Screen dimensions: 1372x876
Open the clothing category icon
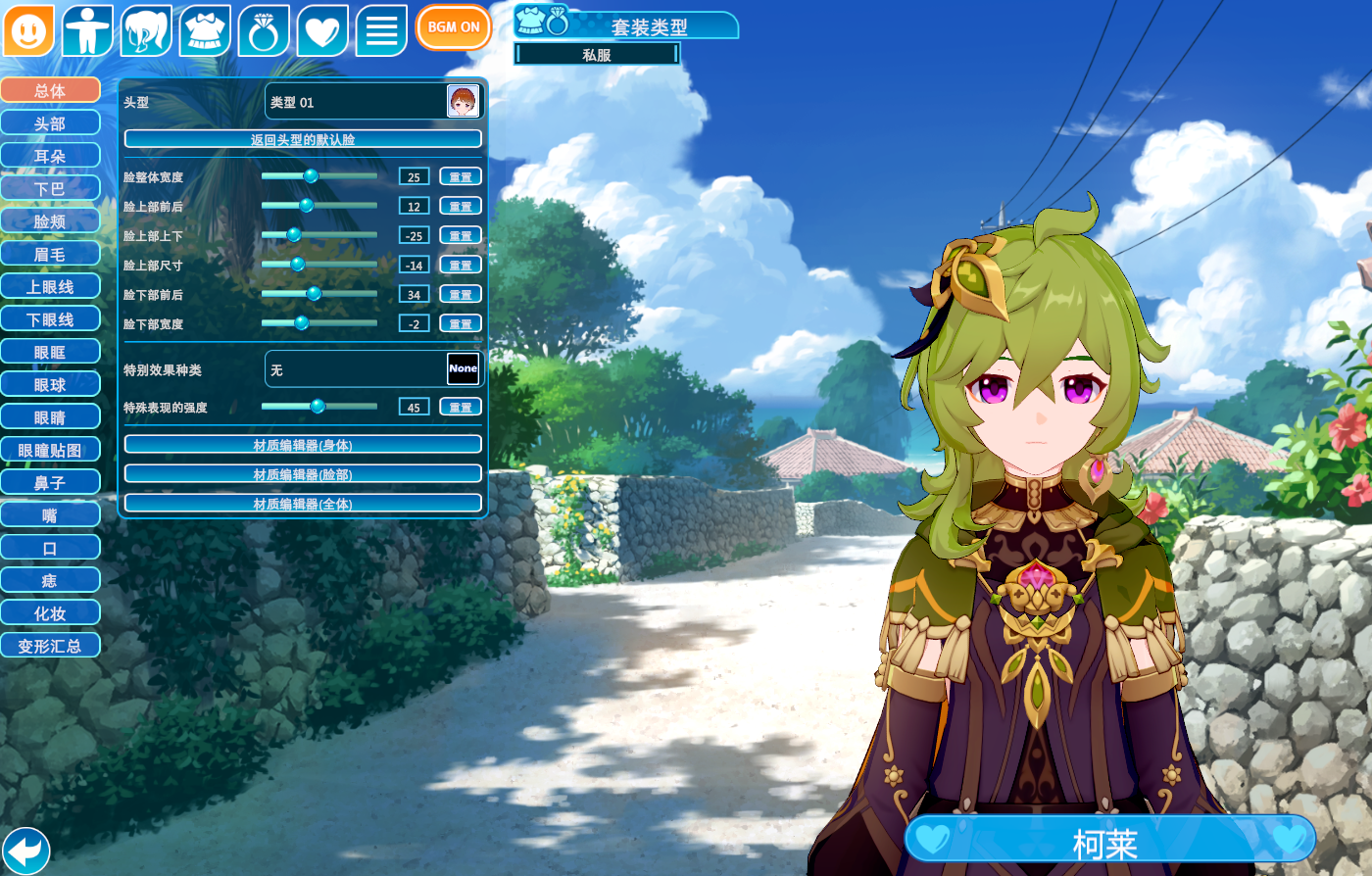(205, 30)
